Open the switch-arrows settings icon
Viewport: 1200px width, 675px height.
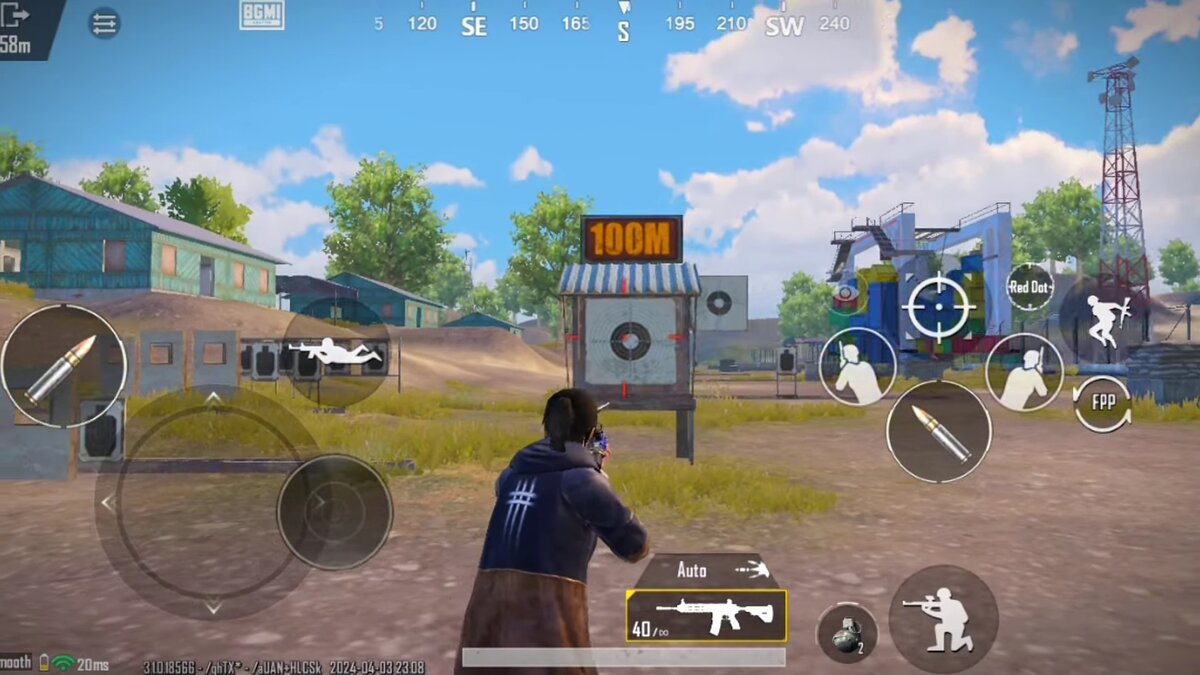[x=104, y=23]
